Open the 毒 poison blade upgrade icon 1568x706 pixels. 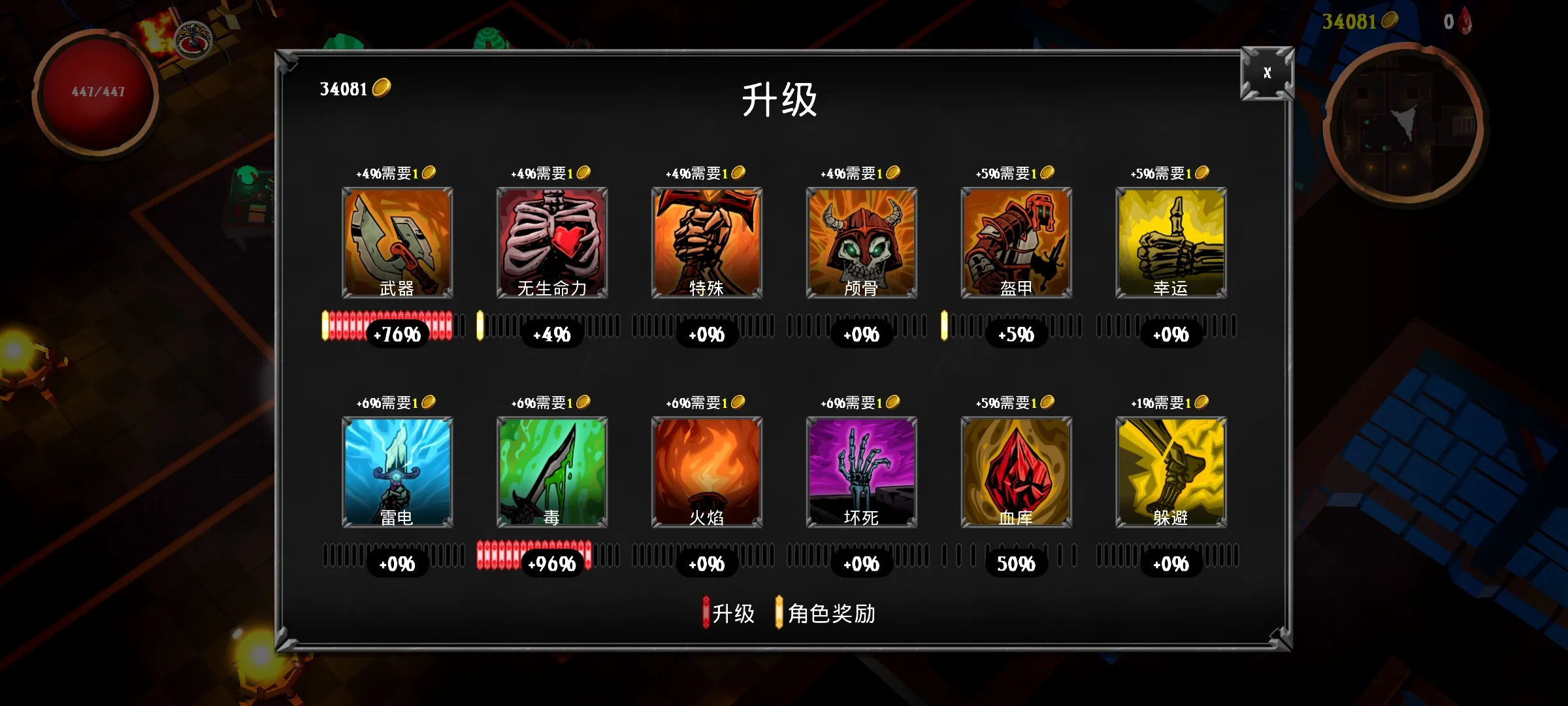coord(551,471)
